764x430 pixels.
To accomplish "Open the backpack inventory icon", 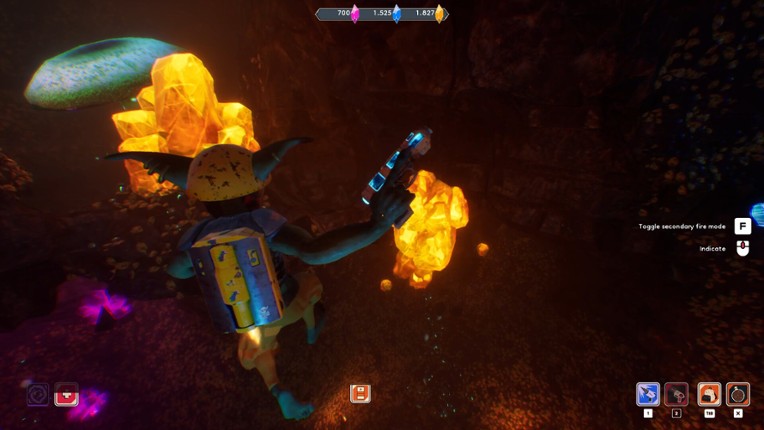I will pos(709,394).
